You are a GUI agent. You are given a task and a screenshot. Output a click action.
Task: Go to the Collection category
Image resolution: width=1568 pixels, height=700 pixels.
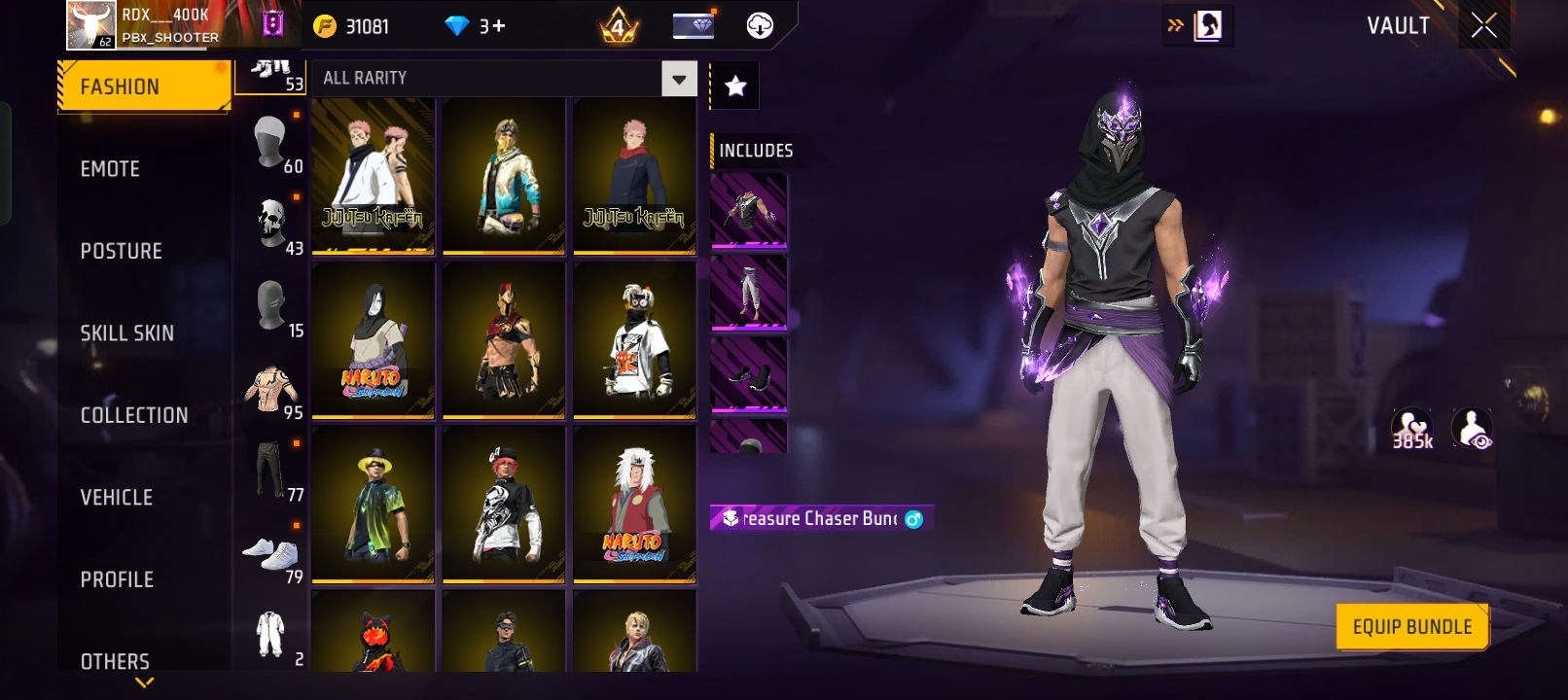134,415
